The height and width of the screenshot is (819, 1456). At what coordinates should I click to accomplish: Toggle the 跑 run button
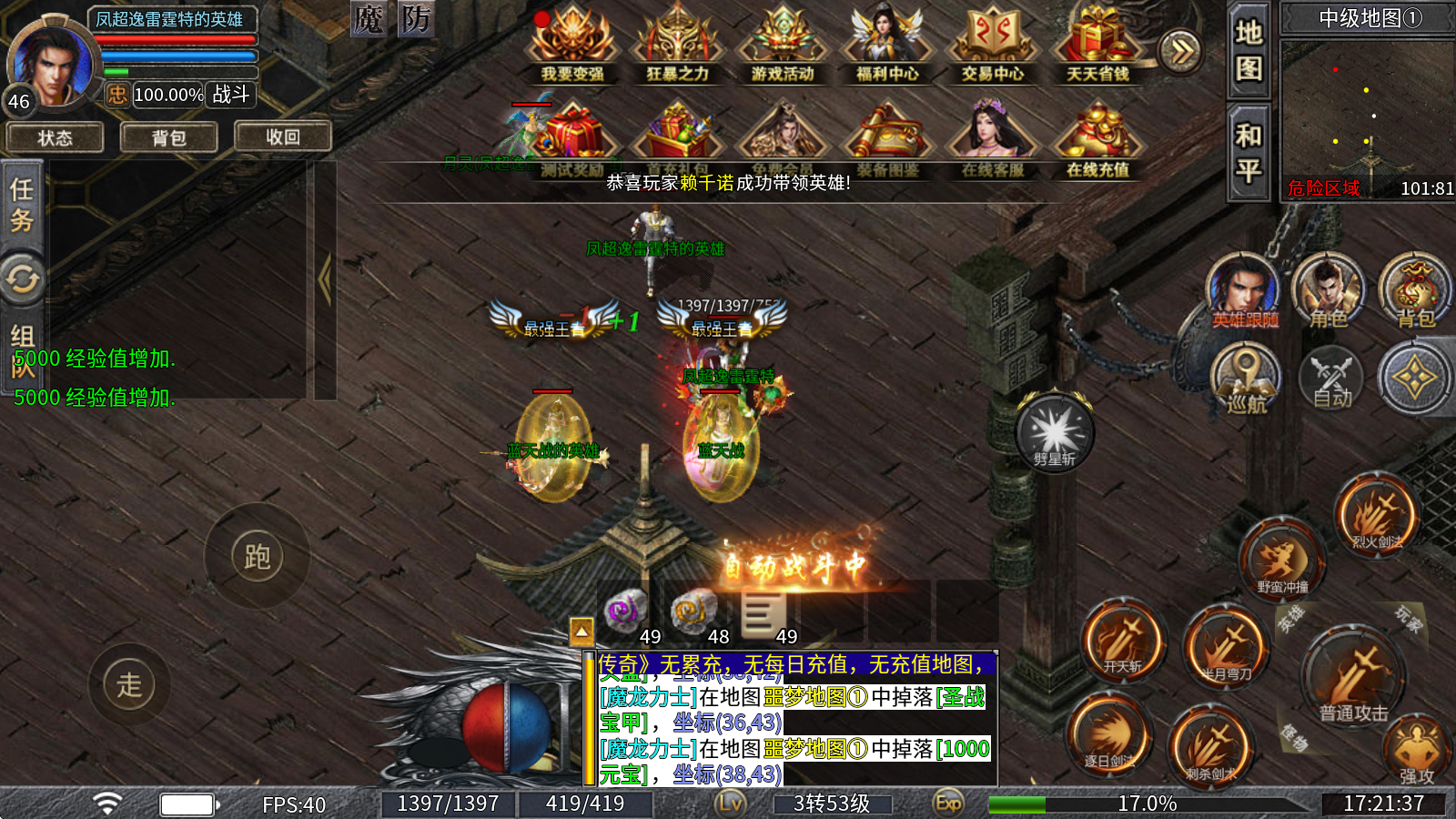258,556
